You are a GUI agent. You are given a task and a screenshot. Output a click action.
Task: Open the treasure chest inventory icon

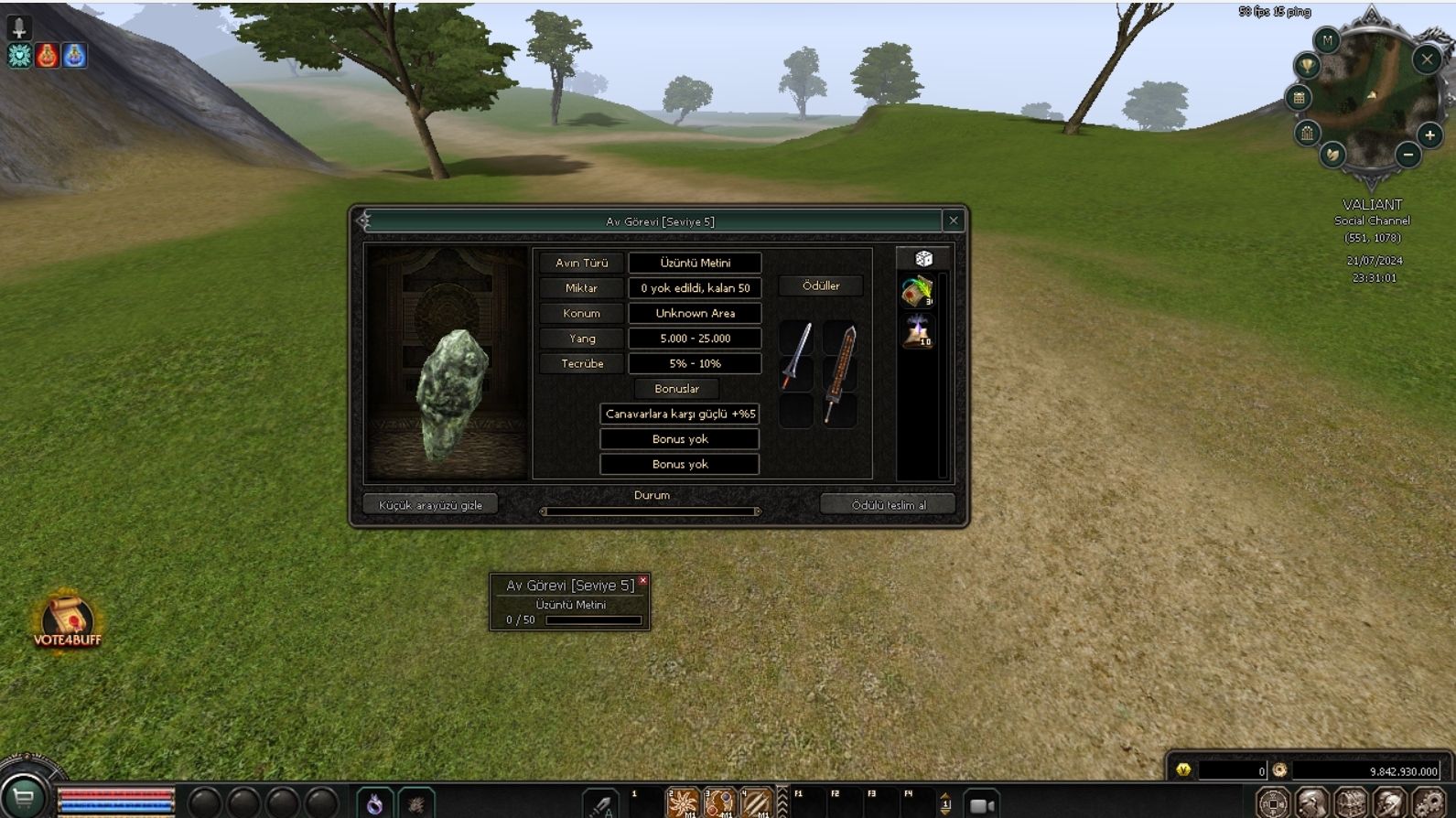1351,803
